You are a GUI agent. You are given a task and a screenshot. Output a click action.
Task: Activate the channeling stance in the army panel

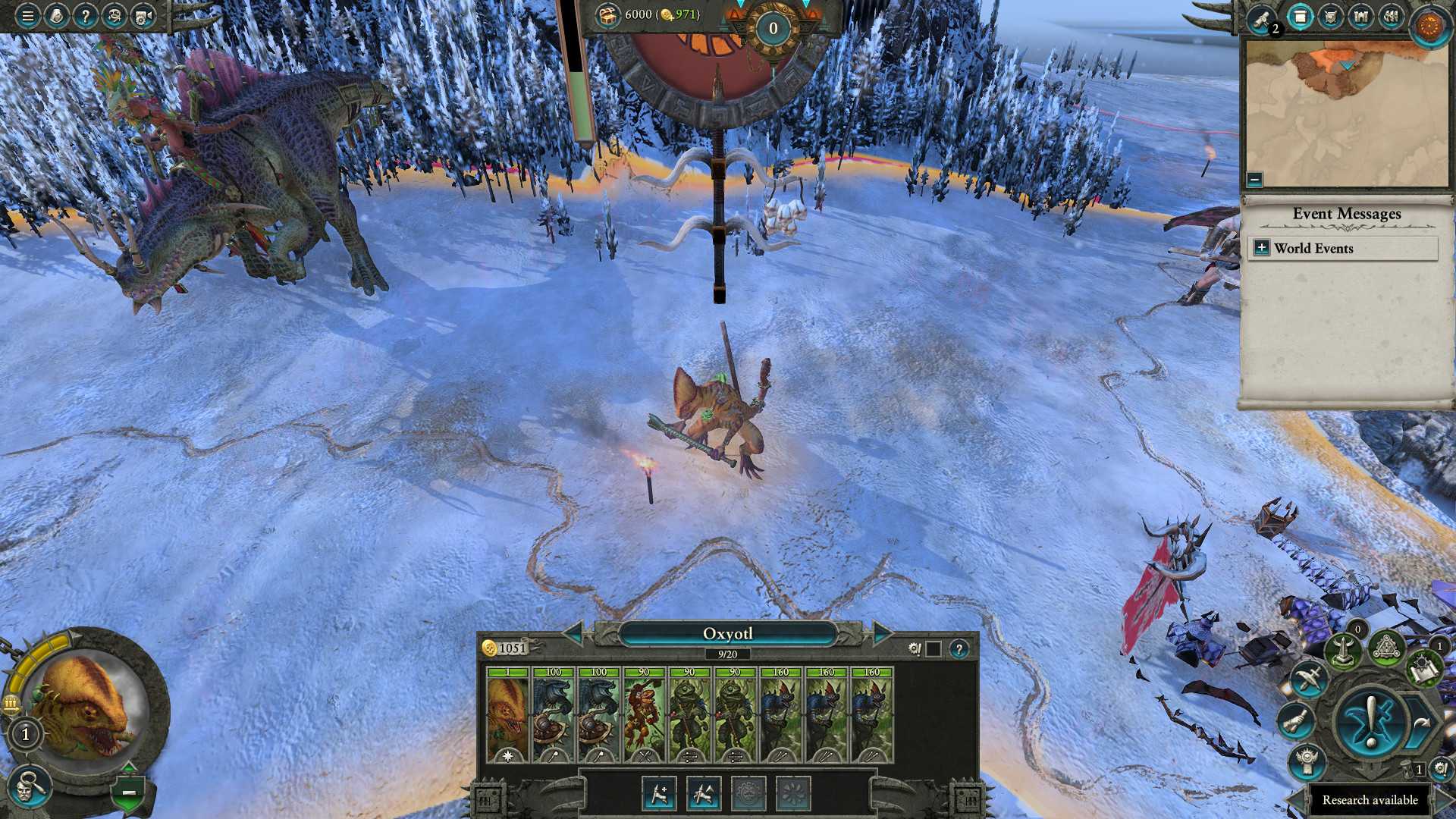[x=794, y=794]
